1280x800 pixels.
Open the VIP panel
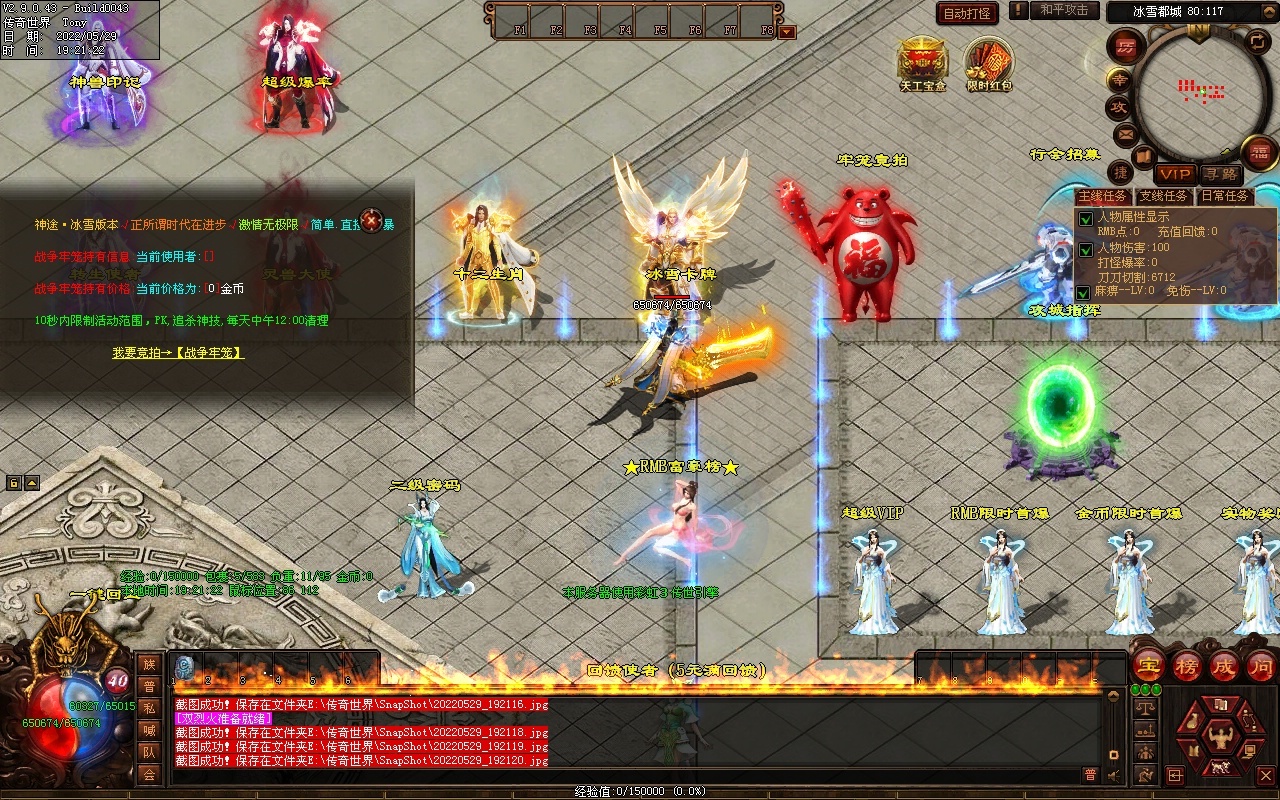pyautogui.click(x=1175, y=174)
